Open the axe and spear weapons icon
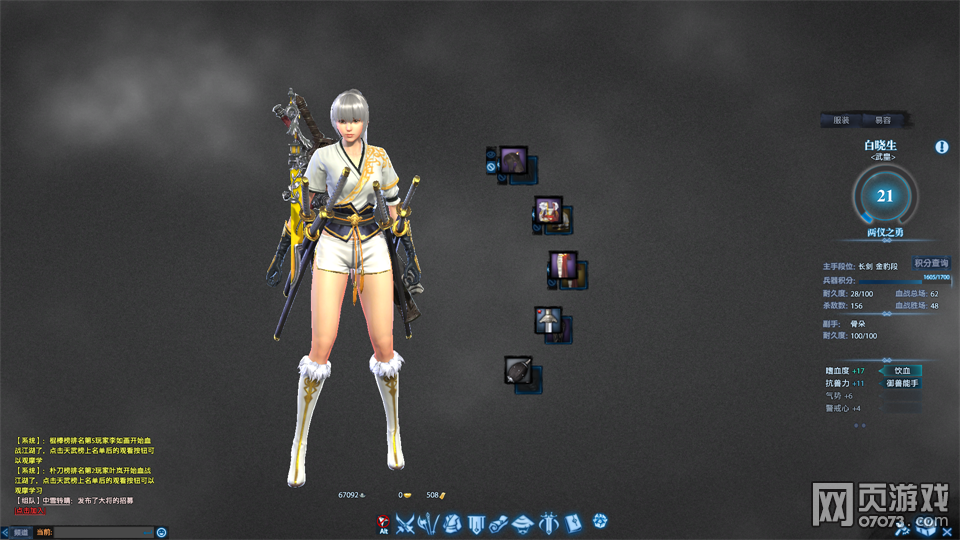960x540 pixels. 428,522
